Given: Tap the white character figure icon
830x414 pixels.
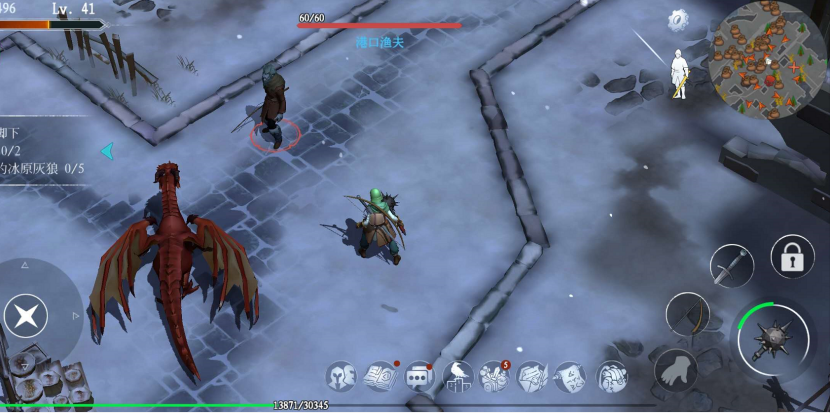Looking at the screenshot, I should [680, 73].
